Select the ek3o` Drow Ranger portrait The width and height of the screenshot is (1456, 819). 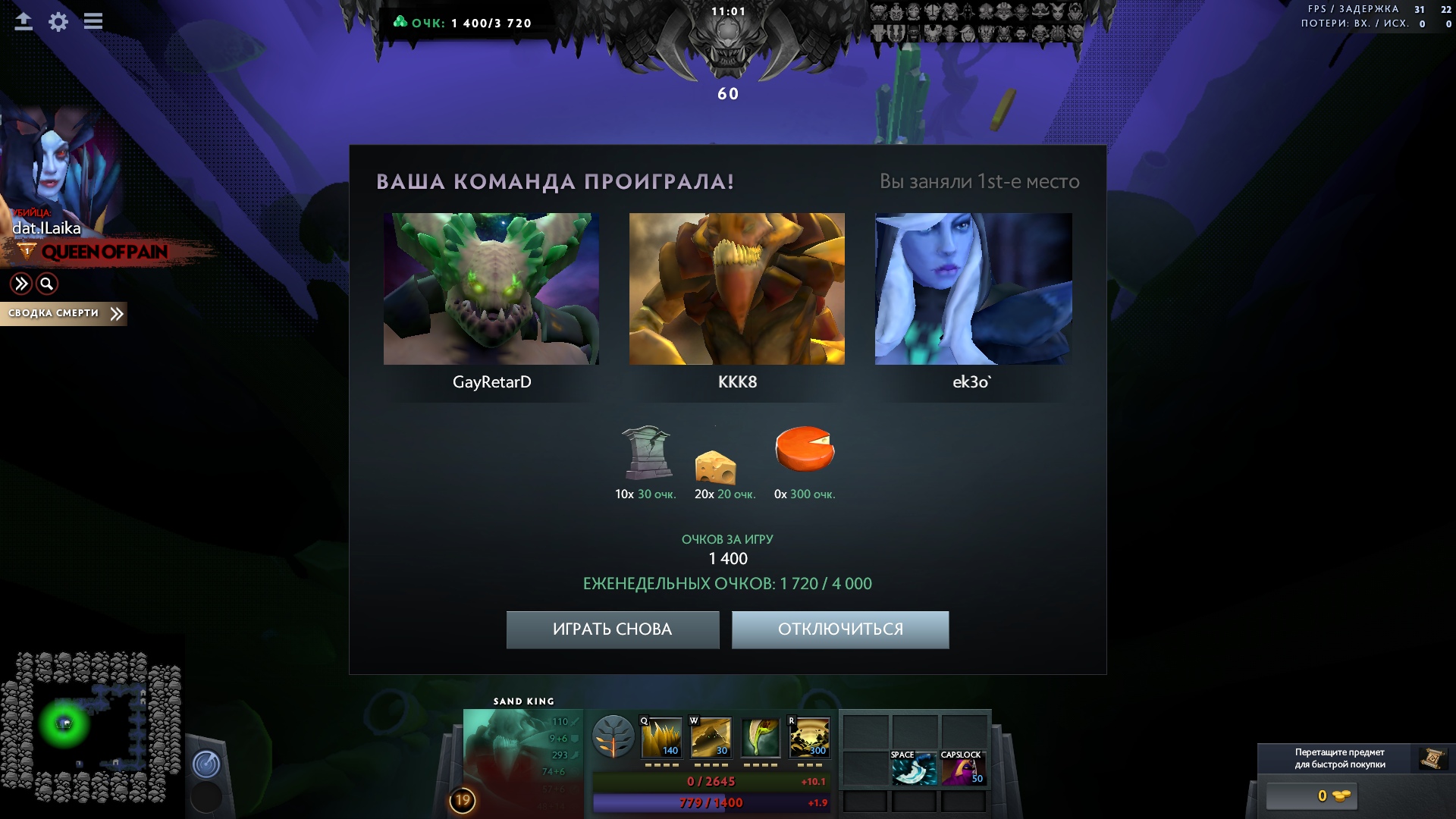click(x=973, y=289)
